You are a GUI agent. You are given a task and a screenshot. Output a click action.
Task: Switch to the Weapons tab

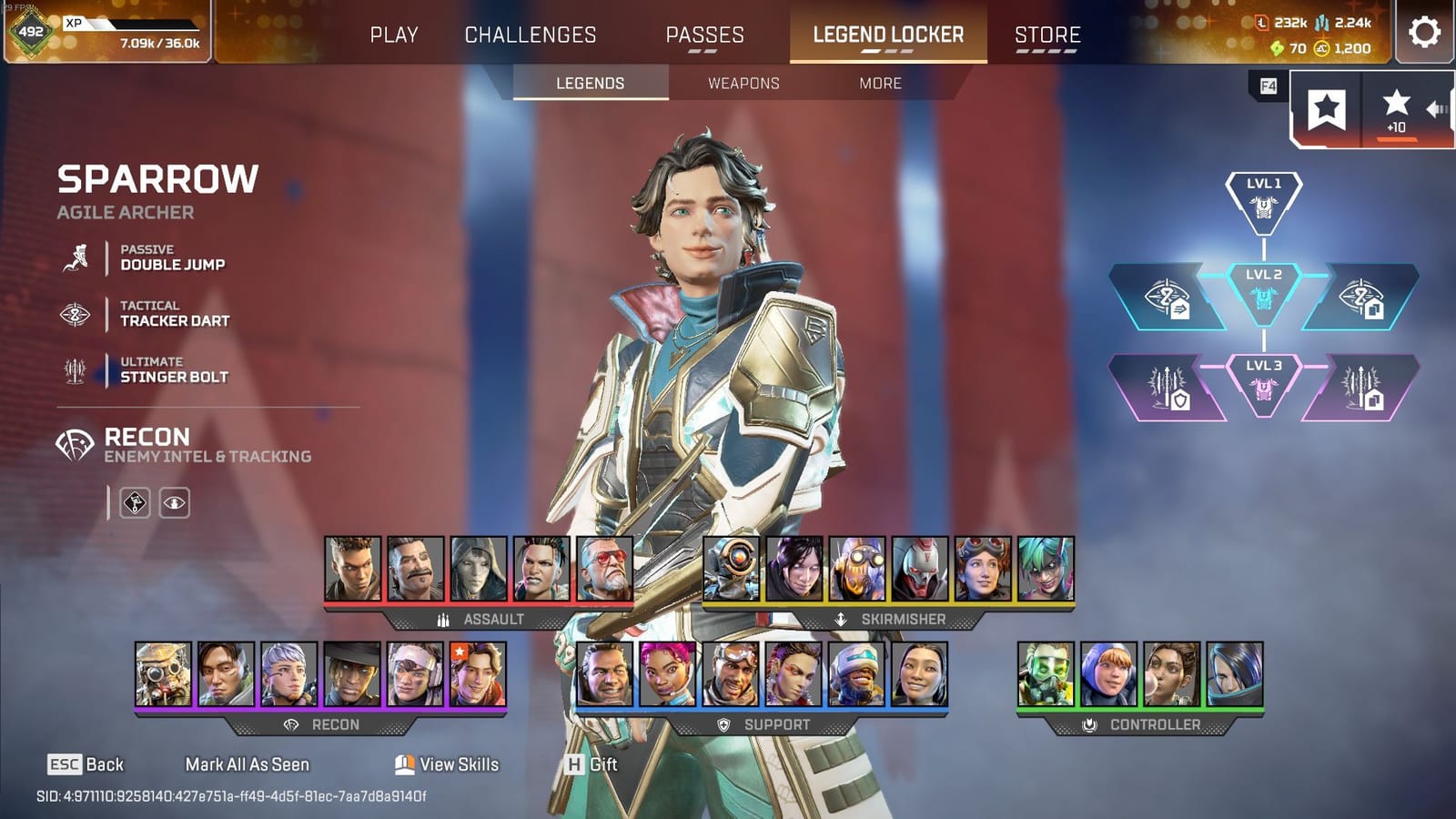(743, 83)
